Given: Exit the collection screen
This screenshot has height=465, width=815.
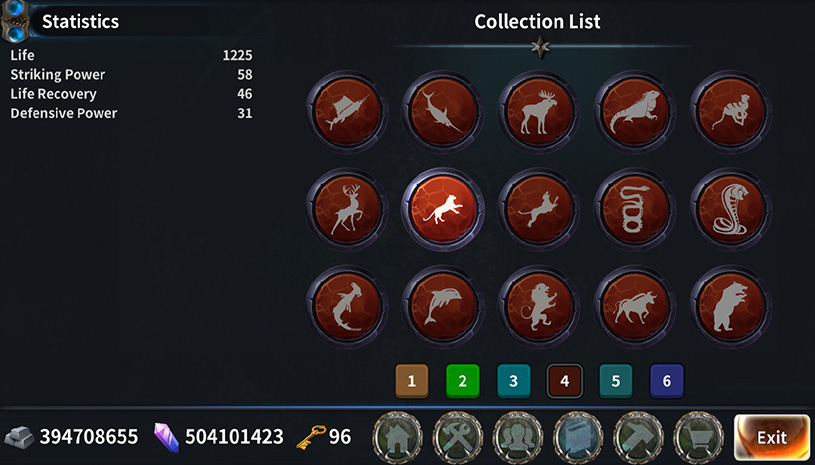Looking at the screenshot, I should [771, 437].
